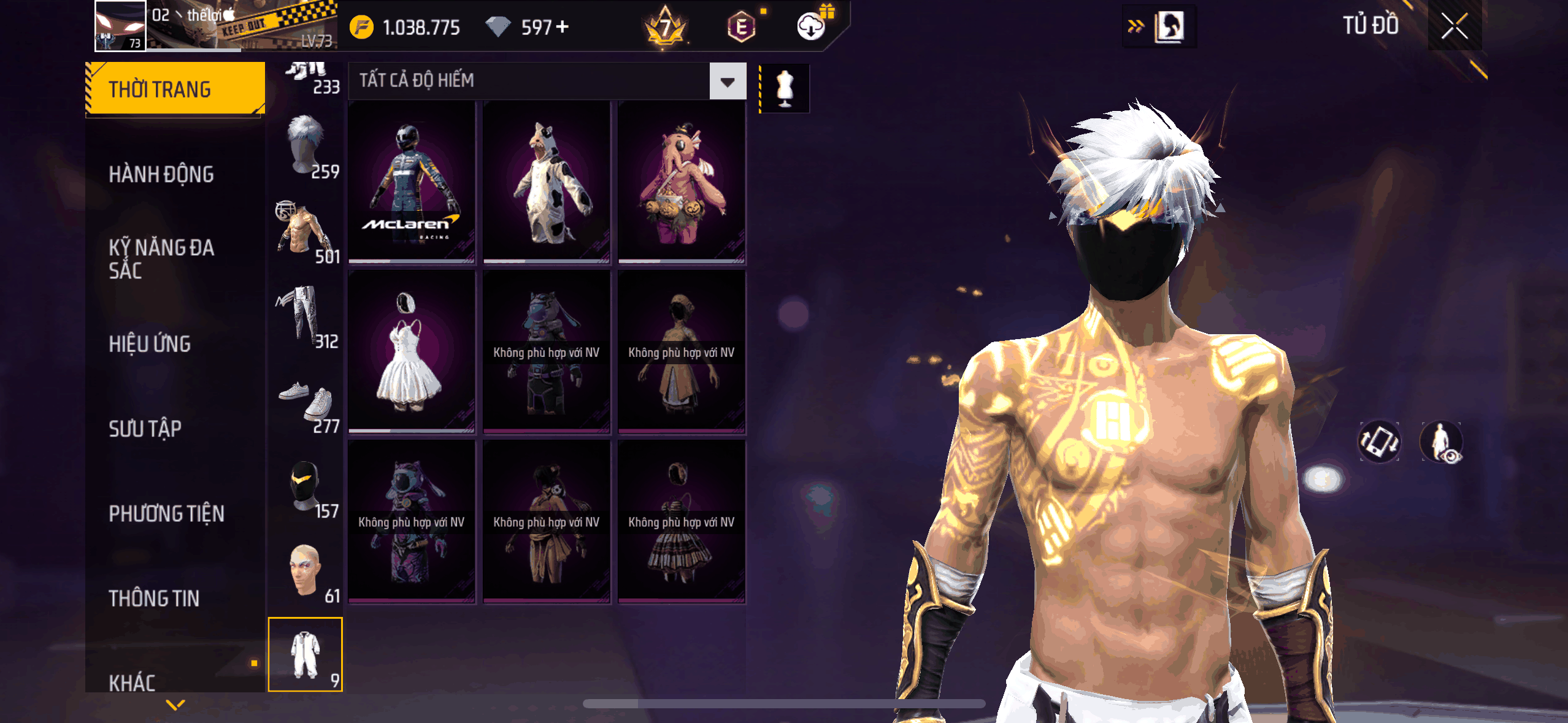Select the KỸ NĂNG ĐA SẮC tab
This screenshot has width=1568, height=723.
[161, 259]
